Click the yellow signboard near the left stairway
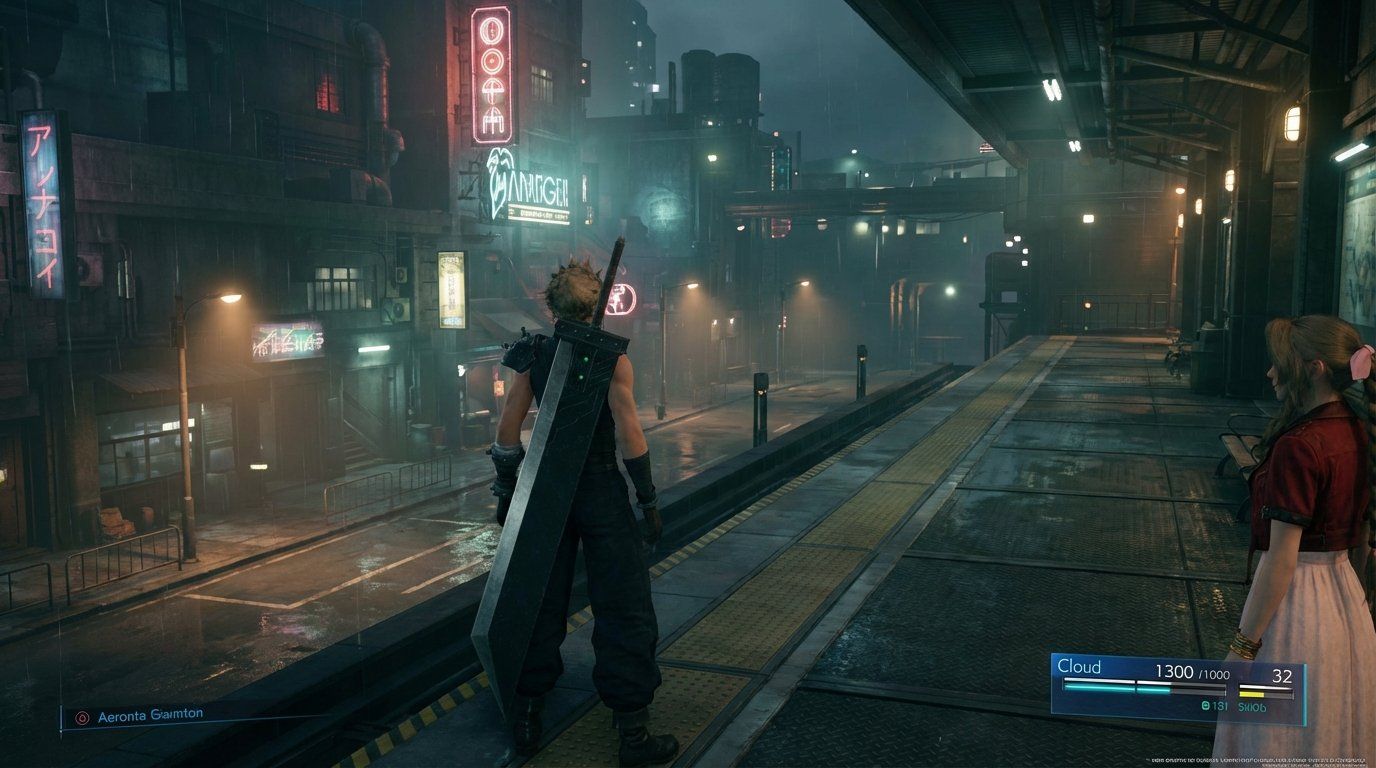 449,290
